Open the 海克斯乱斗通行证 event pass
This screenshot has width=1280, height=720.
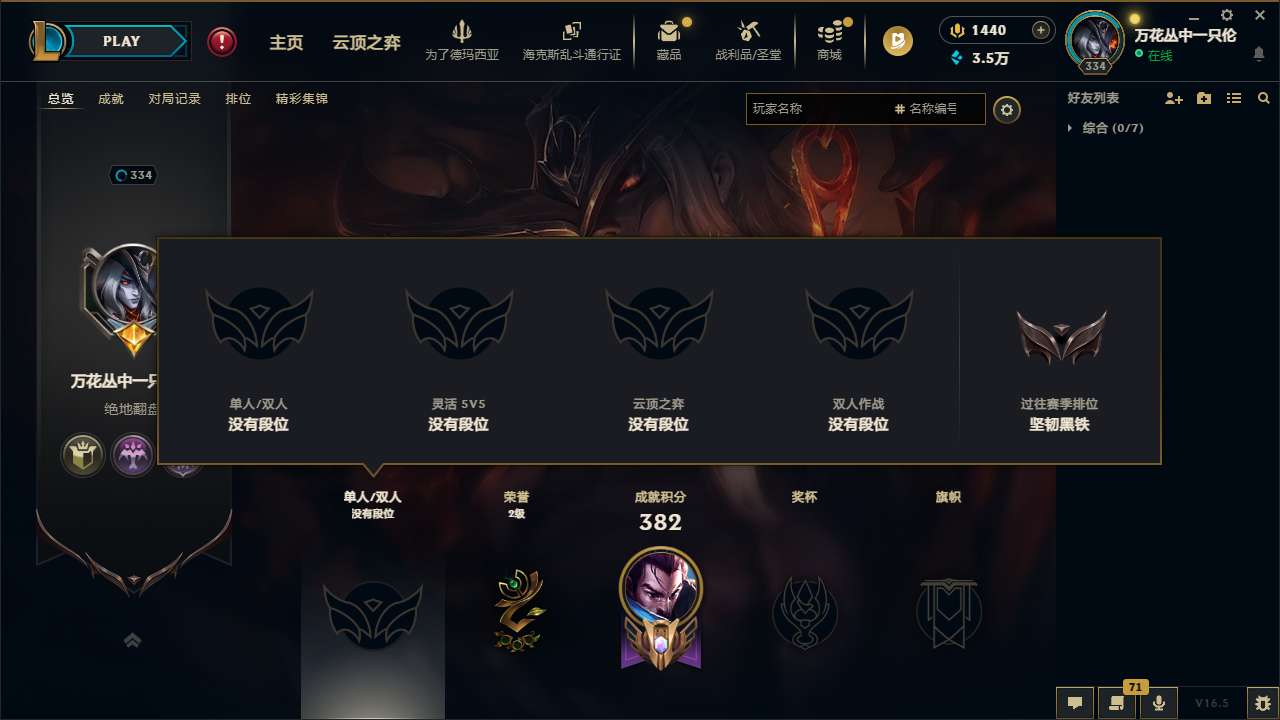click(571, 40)
